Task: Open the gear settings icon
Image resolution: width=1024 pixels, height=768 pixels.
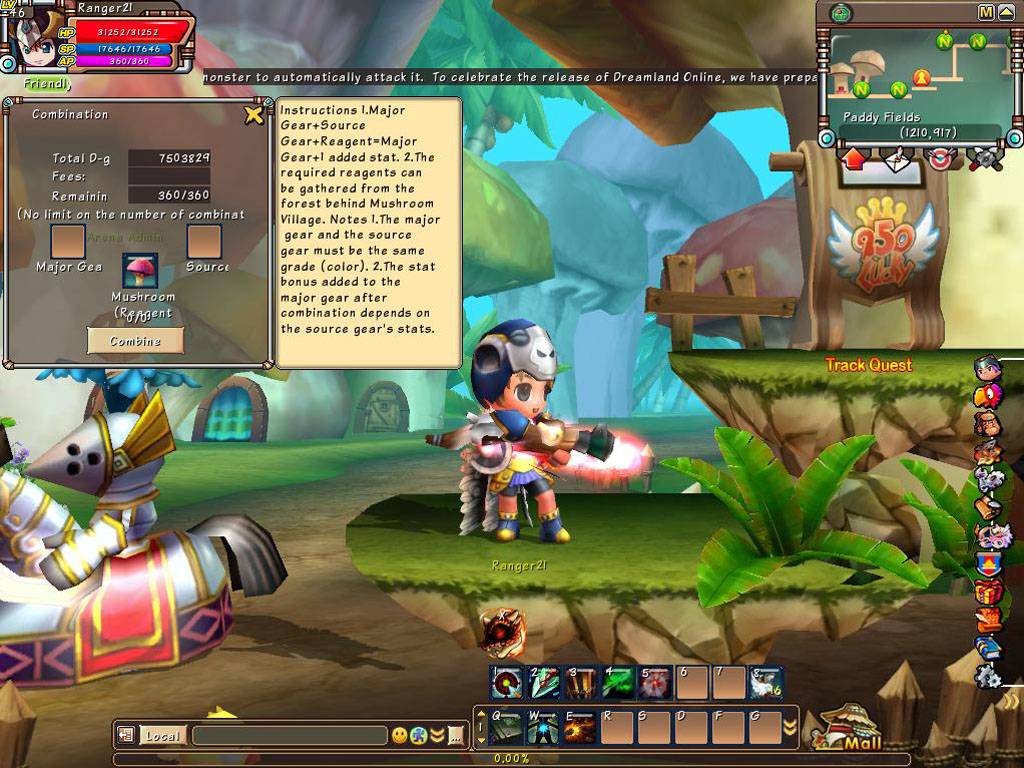Action: click(989, 676)
